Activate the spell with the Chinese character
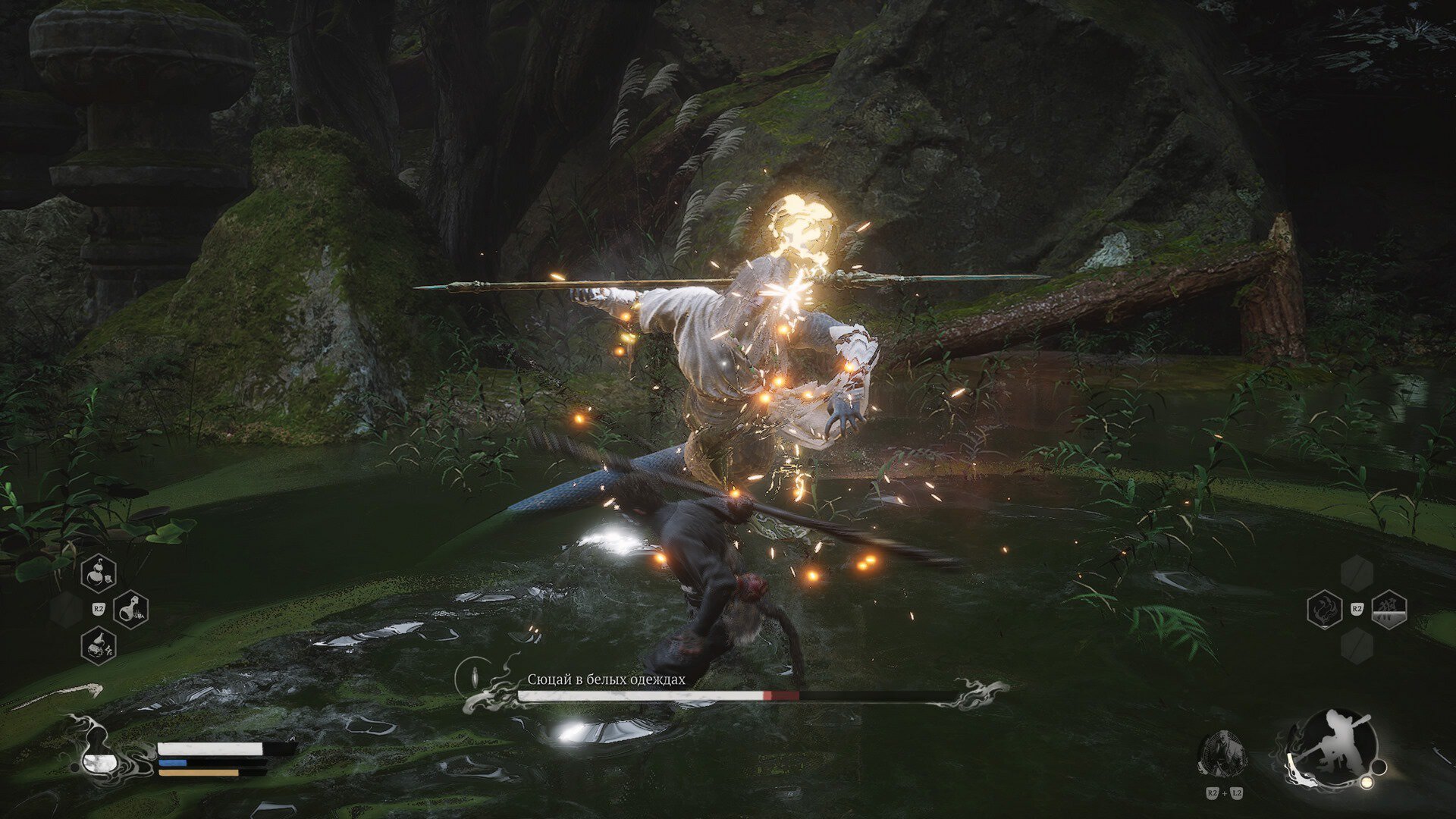The width and height of the screenshot is (1456, 819). (1389, 610)
